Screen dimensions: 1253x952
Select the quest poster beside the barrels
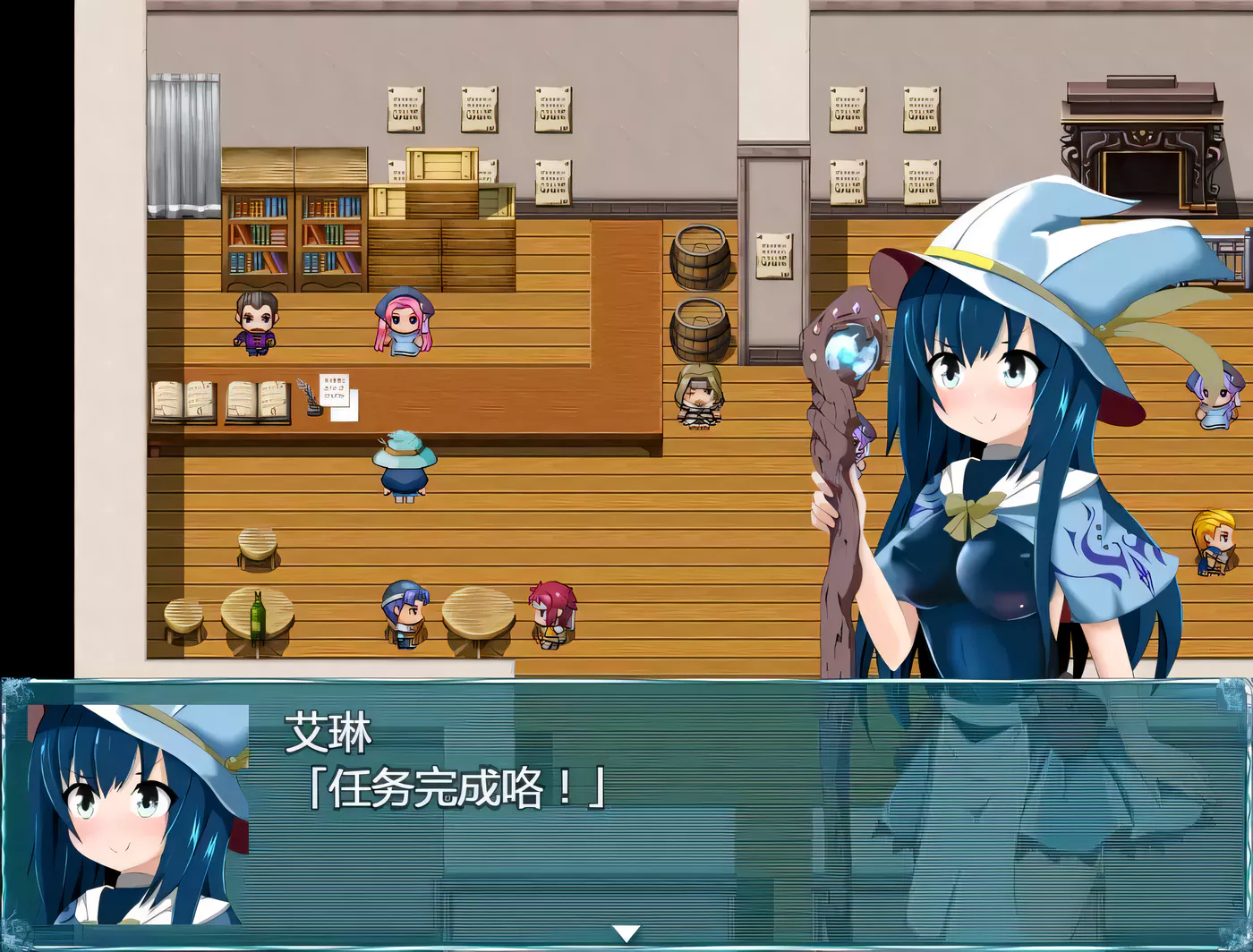pyautogui.click(x=773, y=255)
